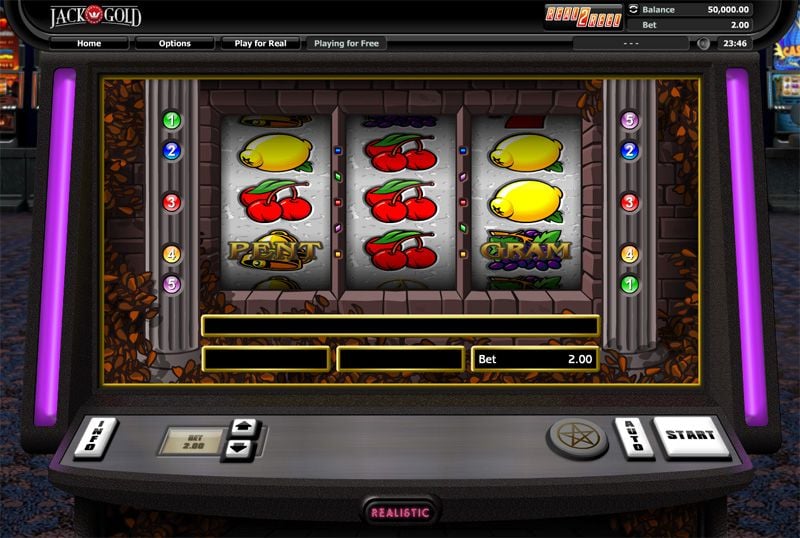Screen dimensions: 800x538
Task: Click the pink Realistic logo badge
Action: pyautogui.click(x=400, y=512)
